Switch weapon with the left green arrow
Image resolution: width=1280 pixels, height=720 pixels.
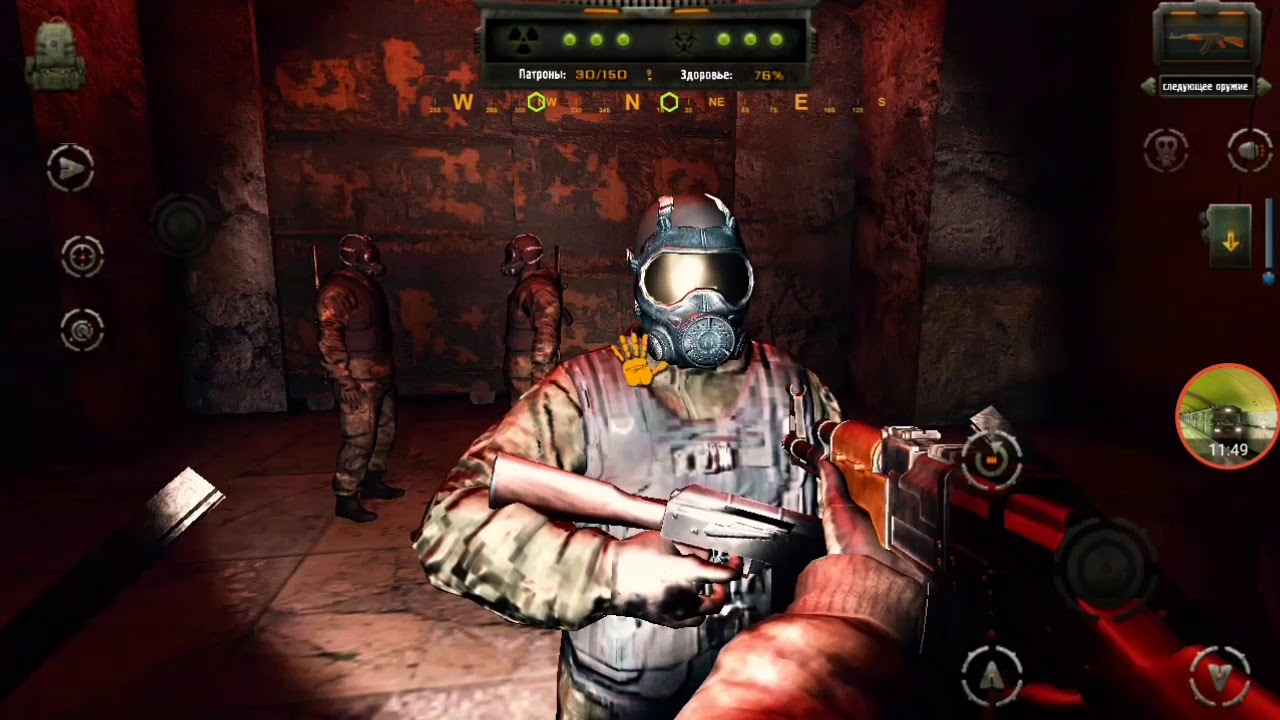point(1148,87)
